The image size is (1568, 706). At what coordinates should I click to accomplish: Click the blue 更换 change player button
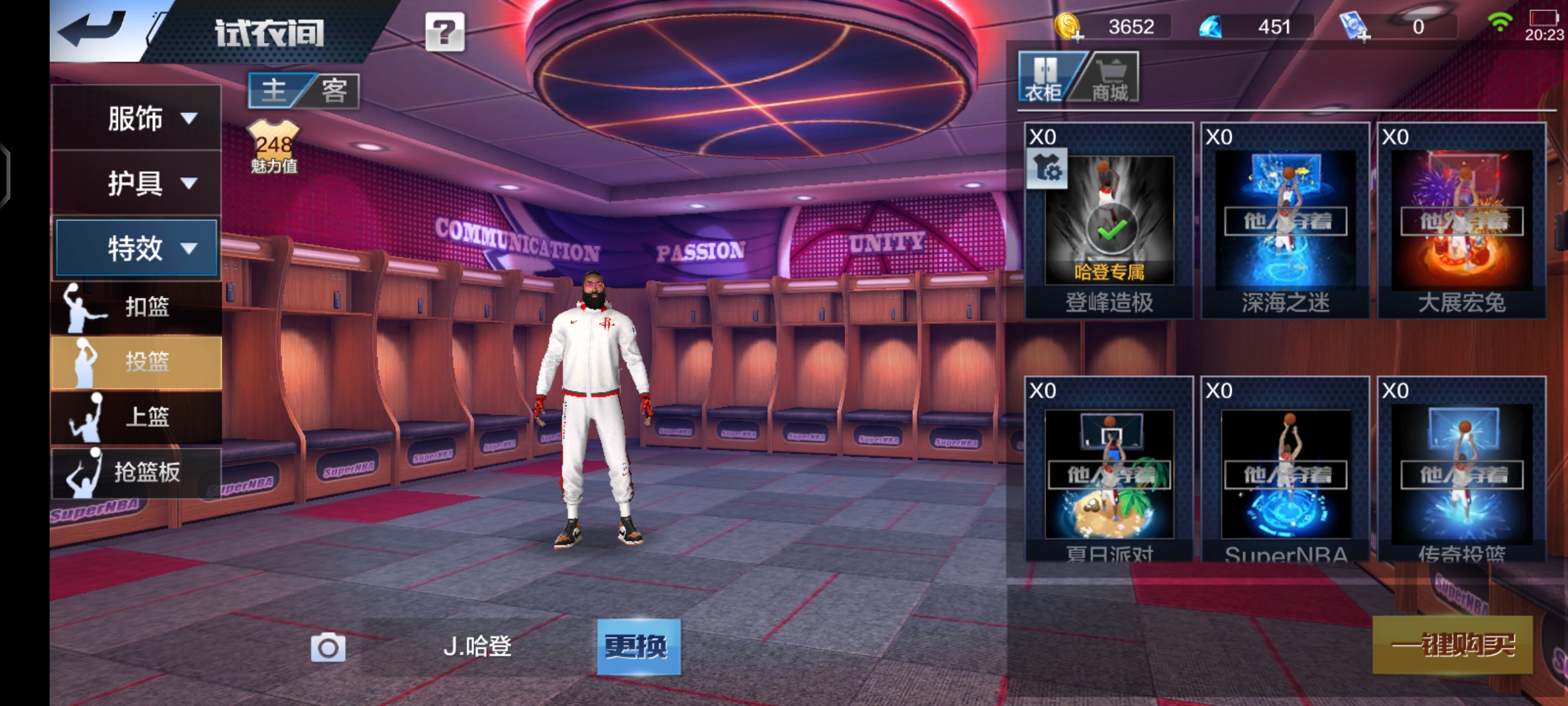638,647
